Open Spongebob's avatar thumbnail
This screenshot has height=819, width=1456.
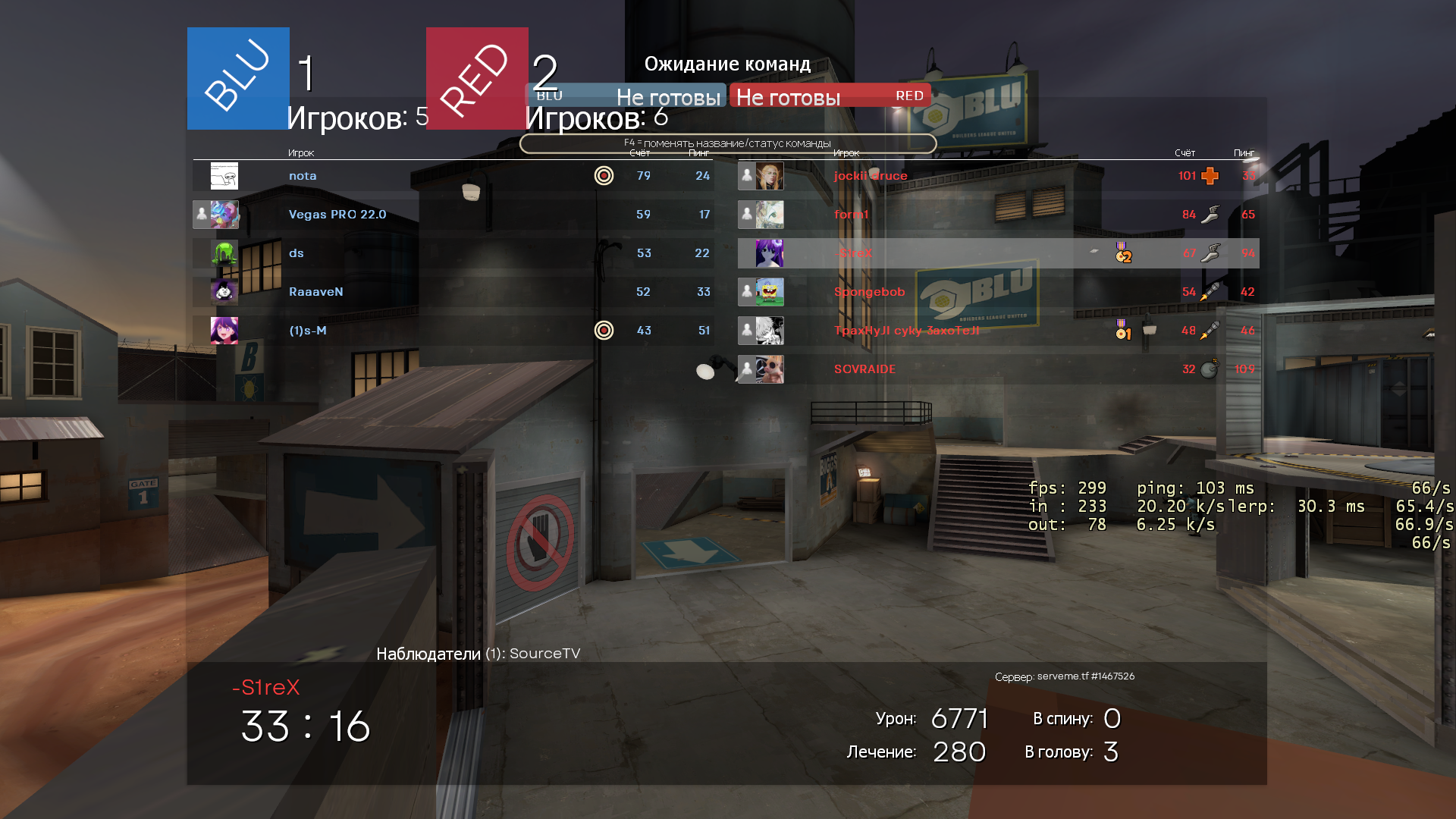(770, 292)
